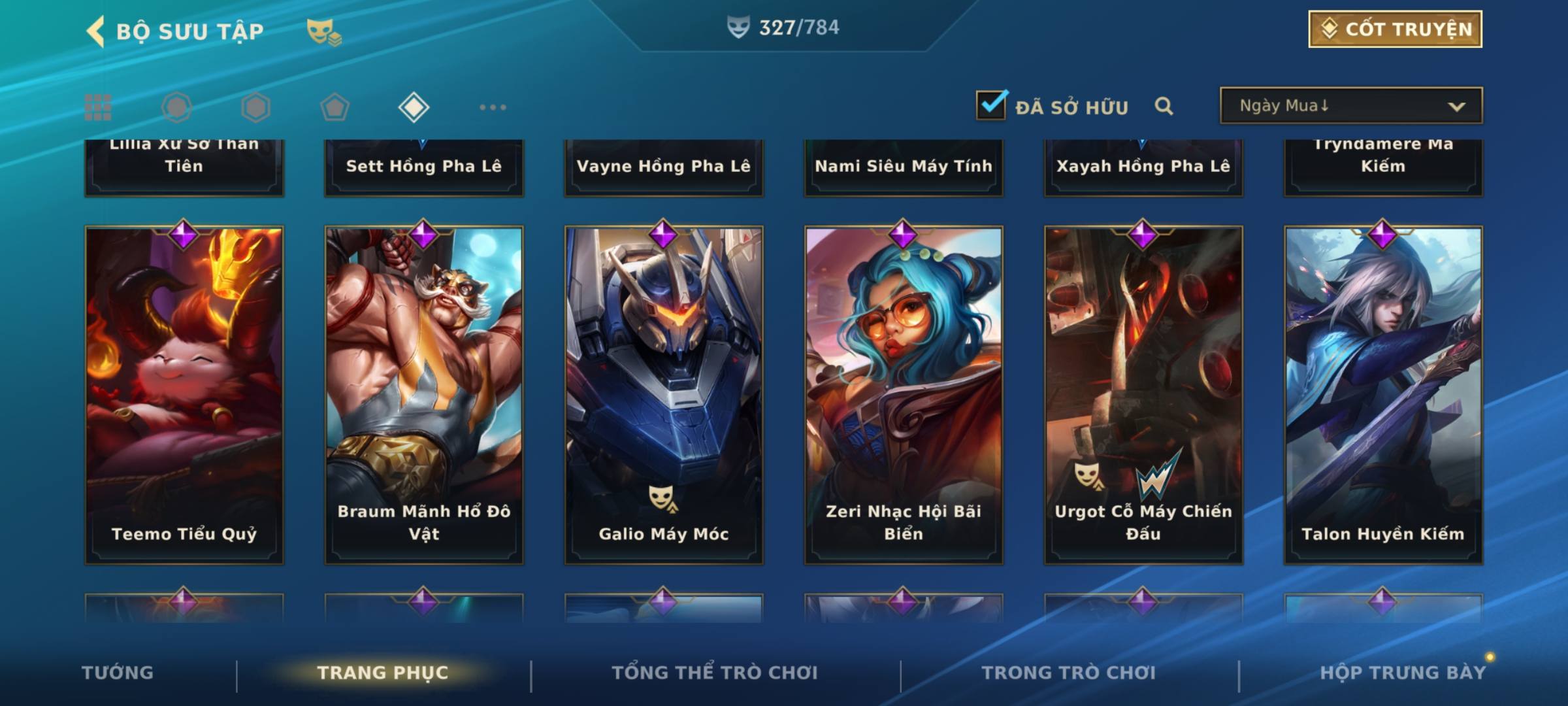Switch to the Tướng tab
Screen dimensions: 1568x706
click(118, 673)
